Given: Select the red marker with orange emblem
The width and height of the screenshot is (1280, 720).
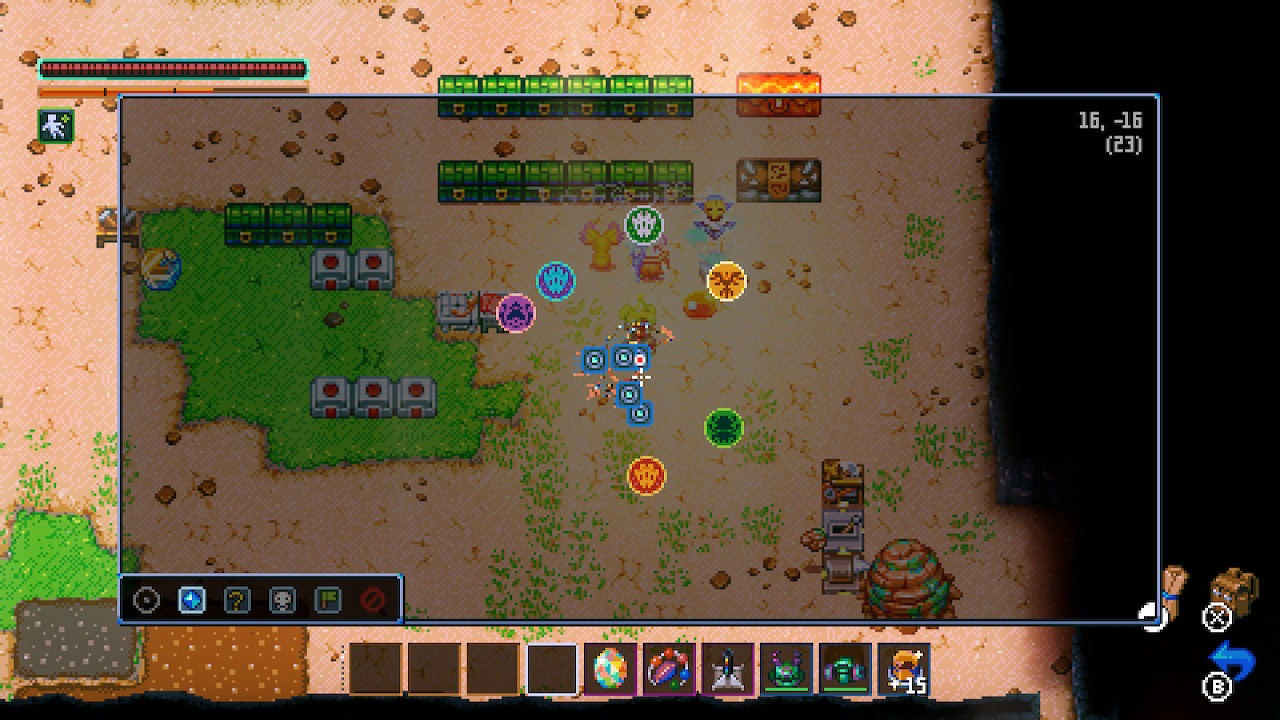Looking at the screenshot, I should [646, 475].
